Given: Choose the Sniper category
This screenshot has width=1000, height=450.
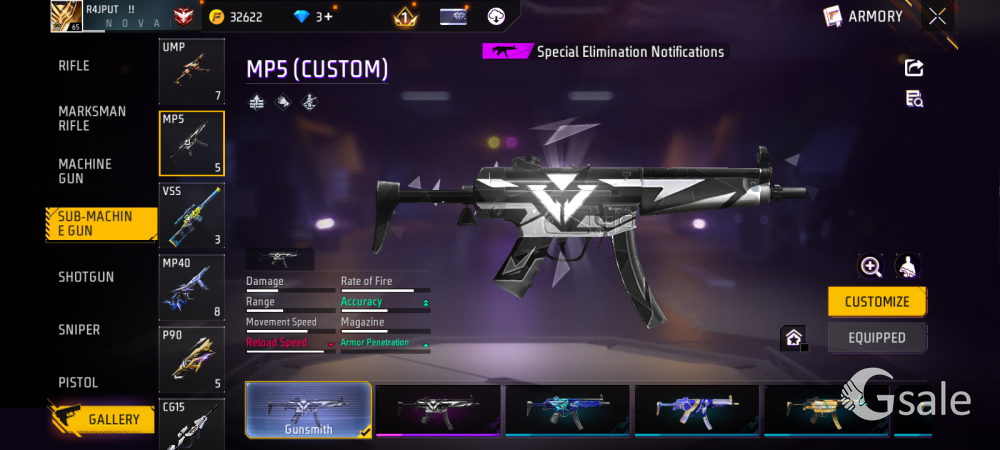Looking at the screenshot, I should click(x=79, y=330).
